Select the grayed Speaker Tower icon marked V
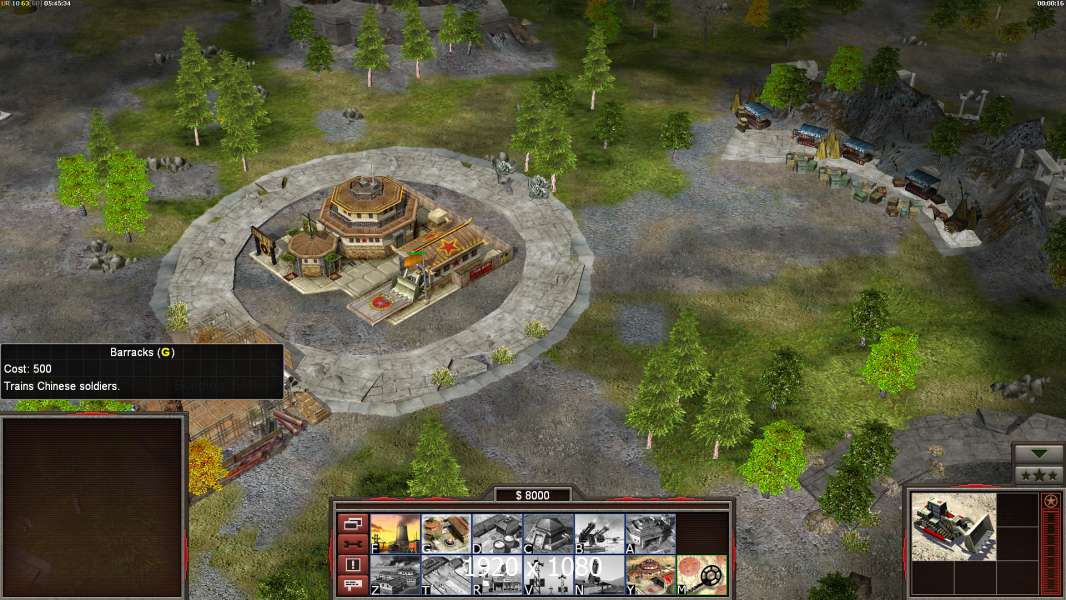Viewport: 1066px width, 600px height. click(548, 575)
